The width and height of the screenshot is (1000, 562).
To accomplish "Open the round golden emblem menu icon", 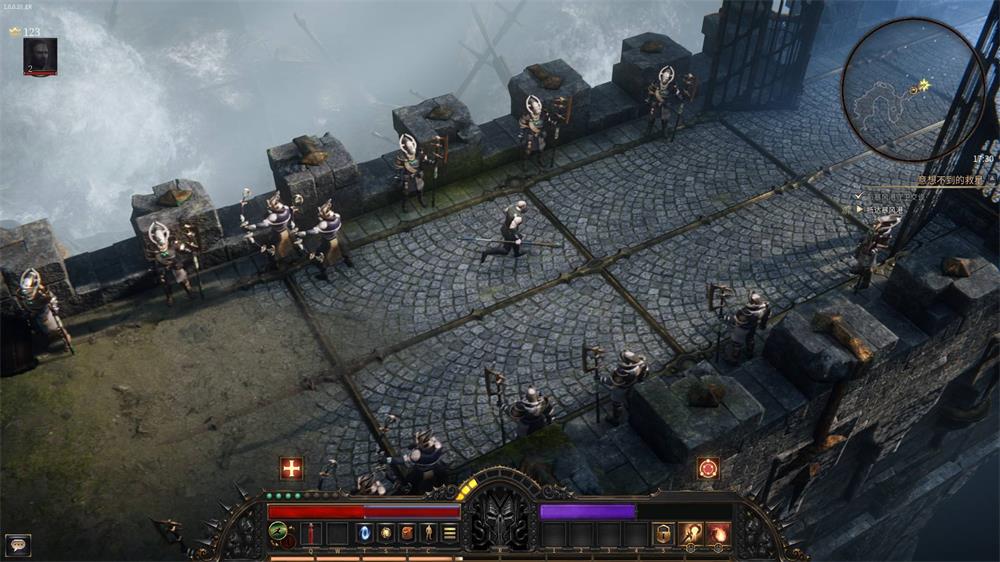I will point(385,533).
